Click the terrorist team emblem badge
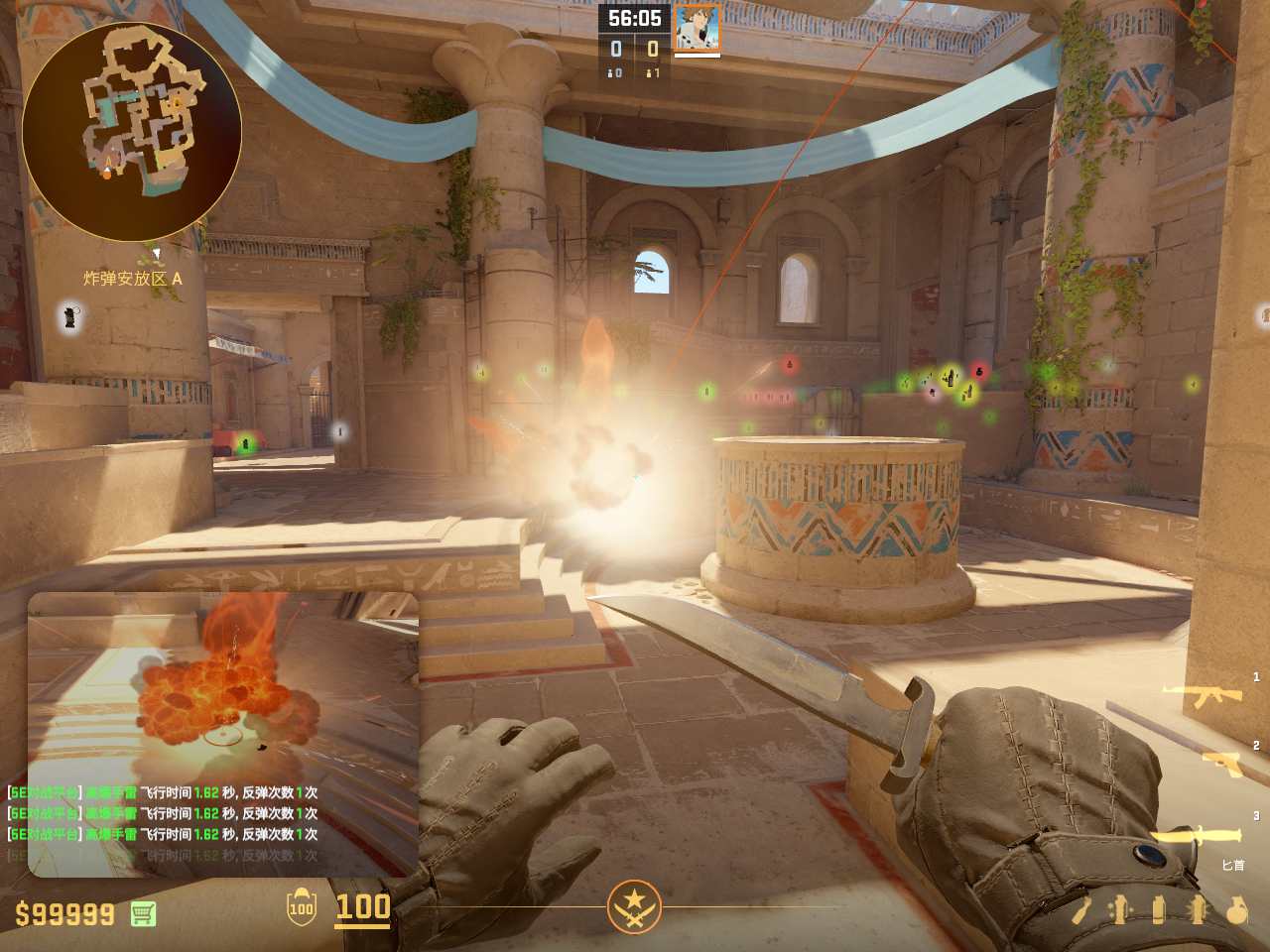Viewport: 1270px width, 952px height. point(634,906)
